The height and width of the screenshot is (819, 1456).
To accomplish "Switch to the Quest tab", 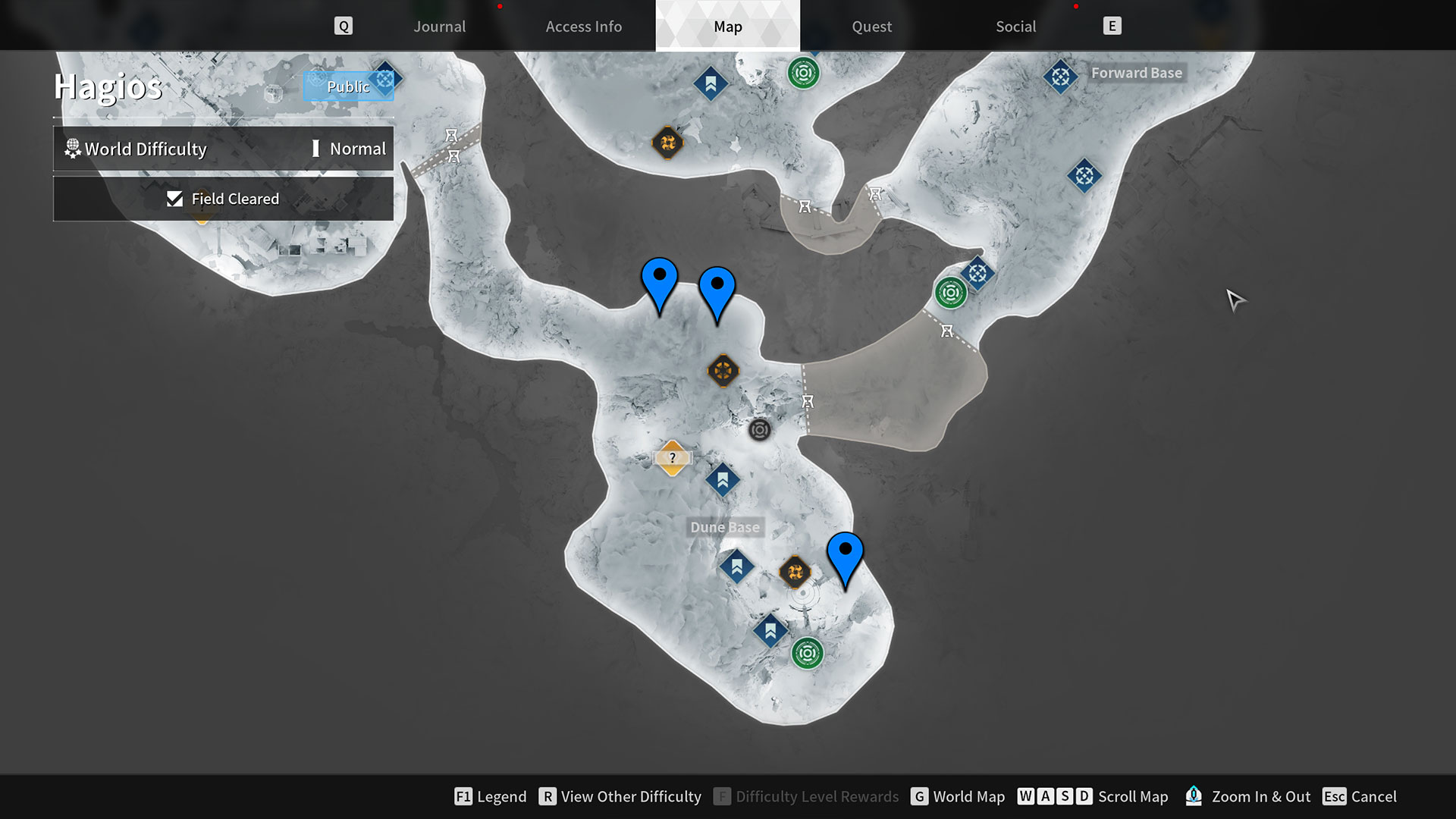I will click(871, 26).
